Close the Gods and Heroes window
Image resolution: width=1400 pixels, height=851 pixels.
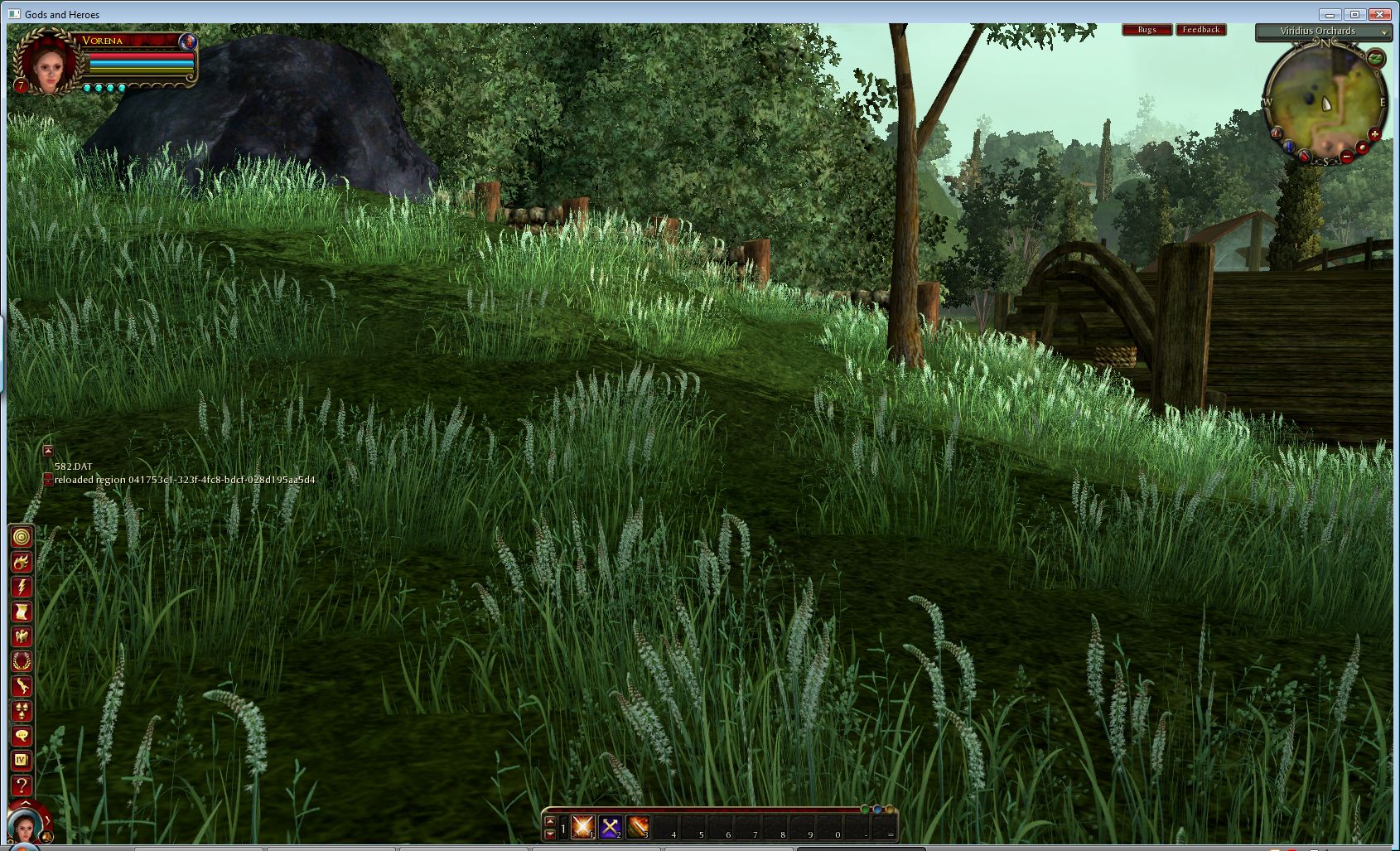(x=1379, y=14)
